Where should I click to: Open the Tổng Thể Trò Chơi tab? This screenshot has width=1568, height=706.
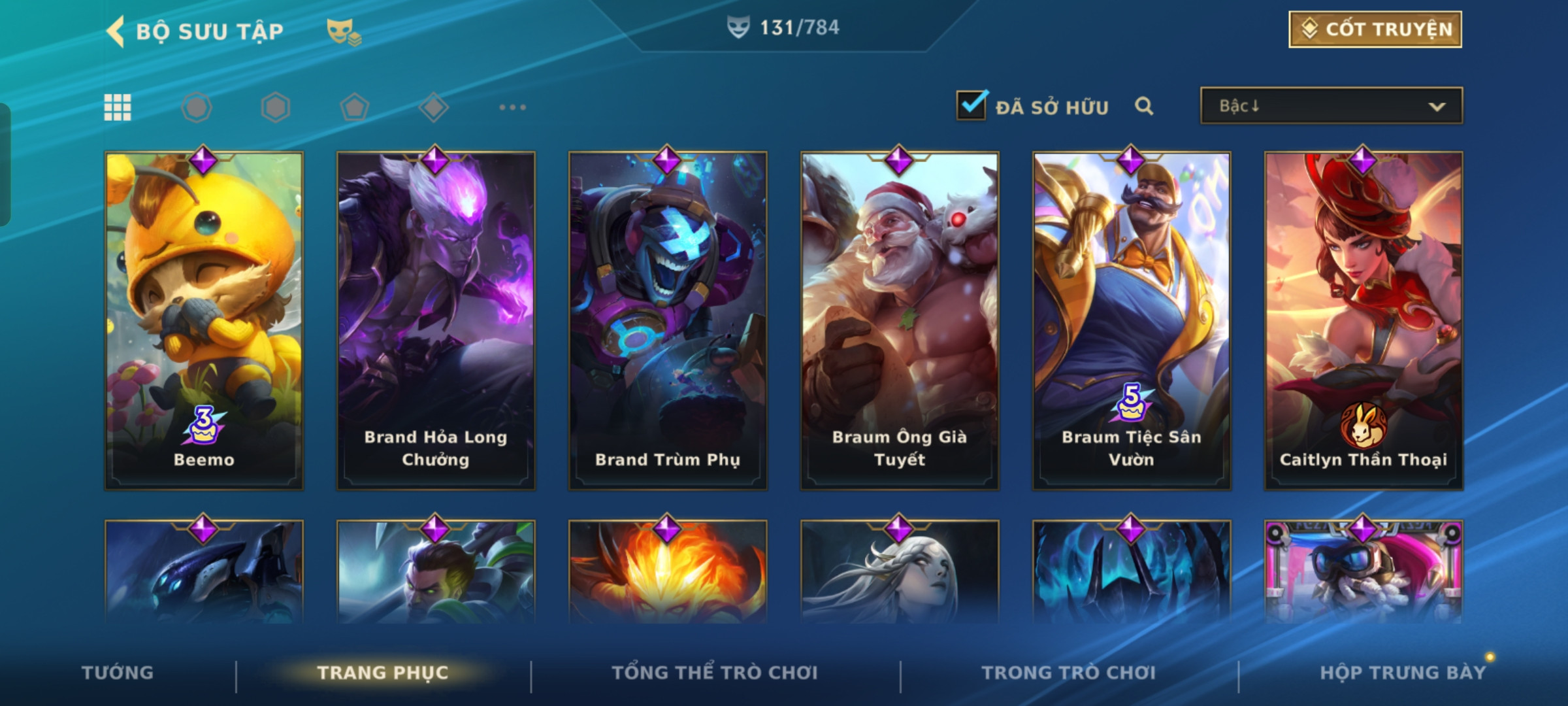point(715,673)
